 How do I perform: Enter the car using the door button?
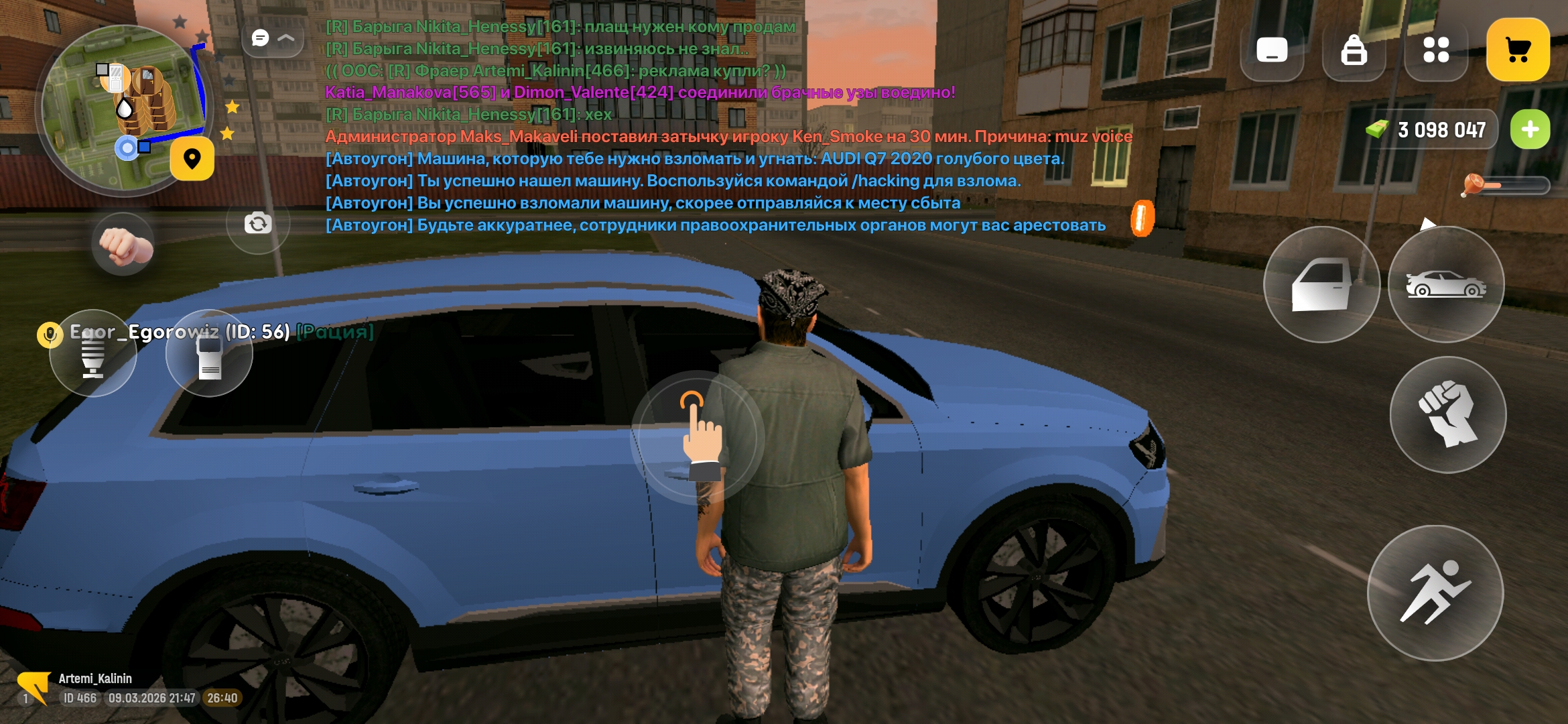[1321, 285]
